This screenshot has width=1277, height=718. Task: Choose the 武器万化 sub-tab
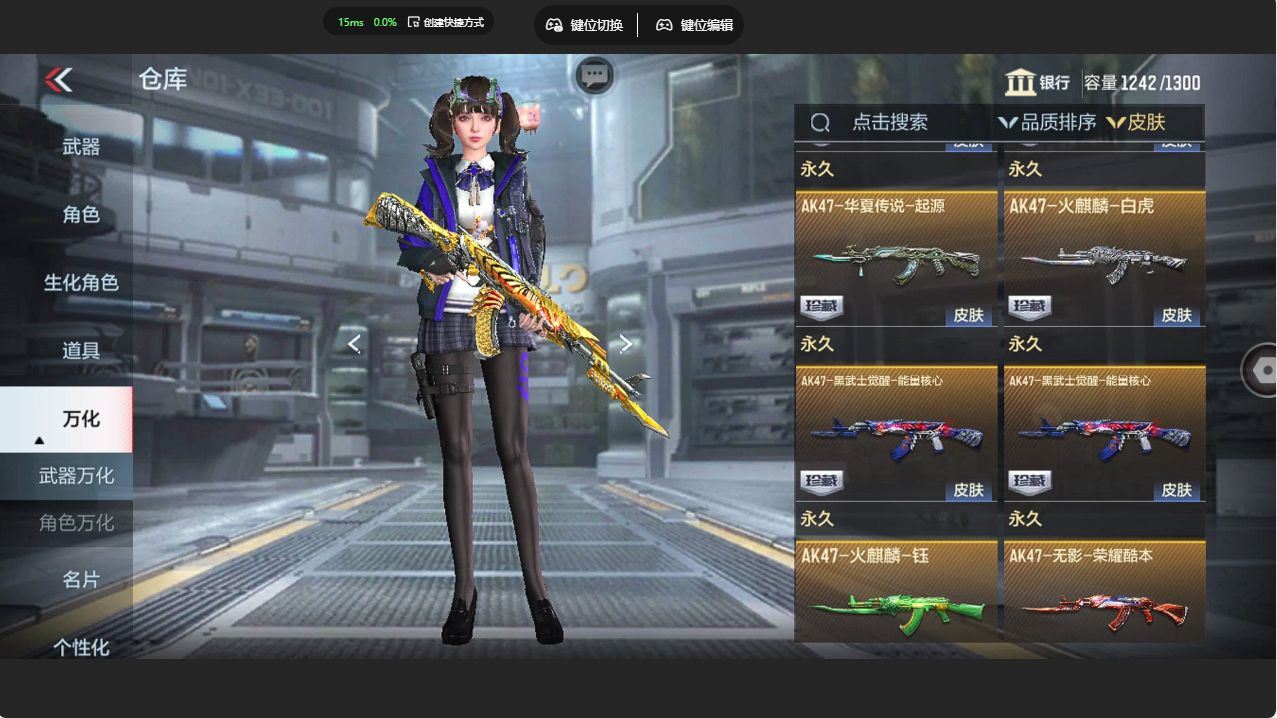click(76, 476)
